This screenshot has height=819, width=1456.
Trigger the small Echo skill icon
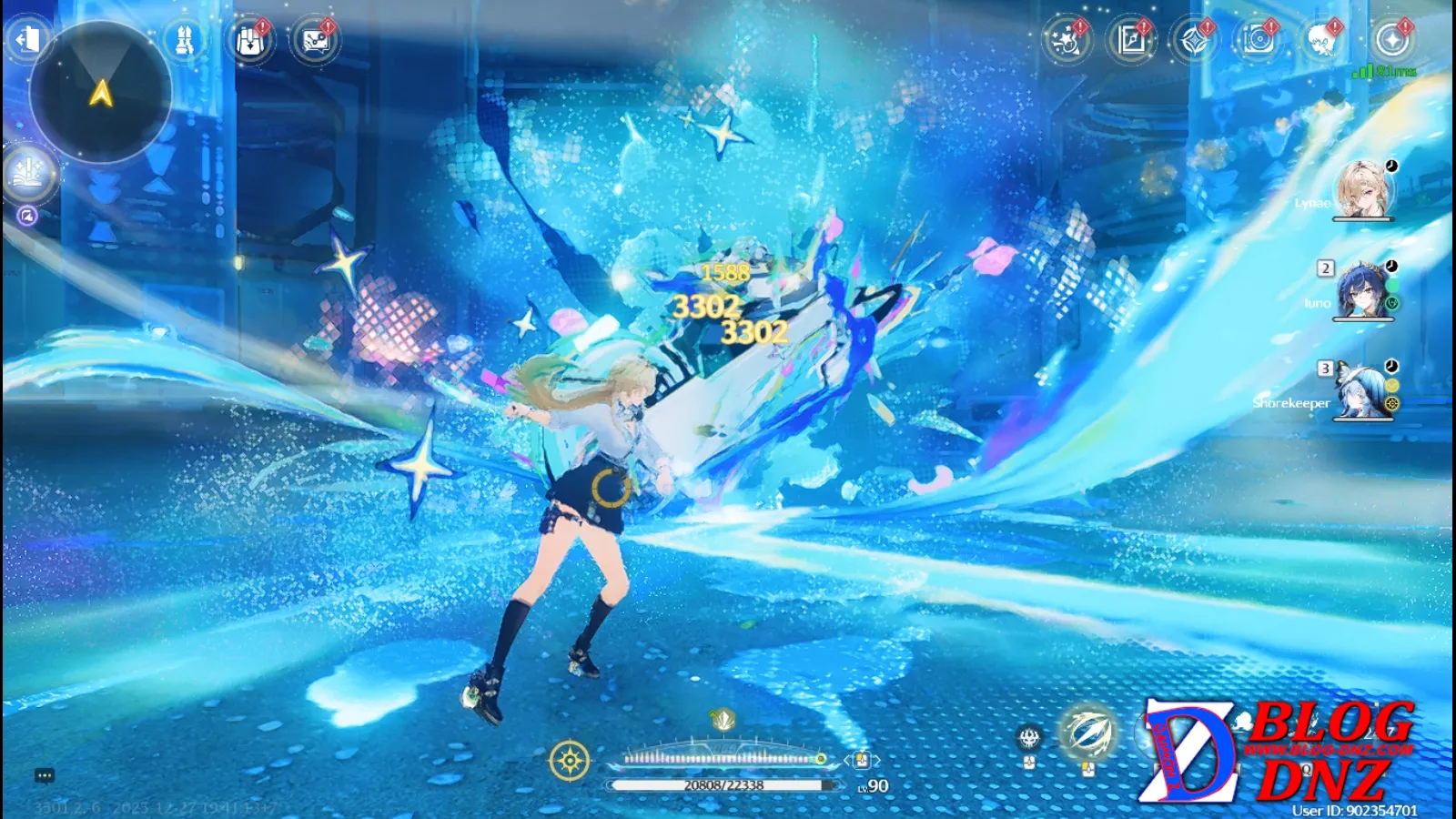1029,737
